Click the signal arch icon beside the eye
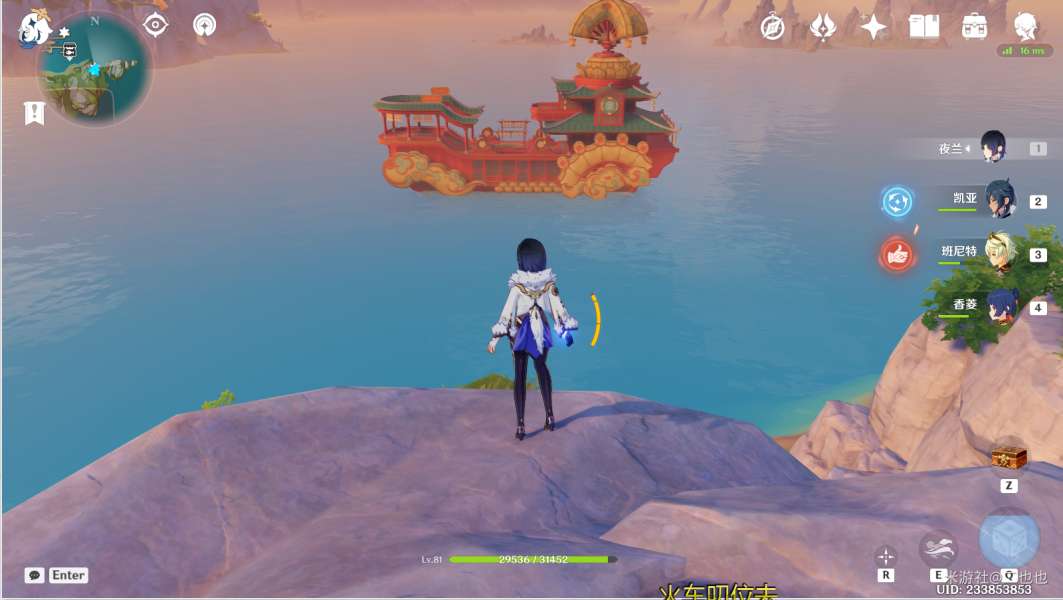The height and width of the screenshot is (600, 1063). click(x=205, y=25)
